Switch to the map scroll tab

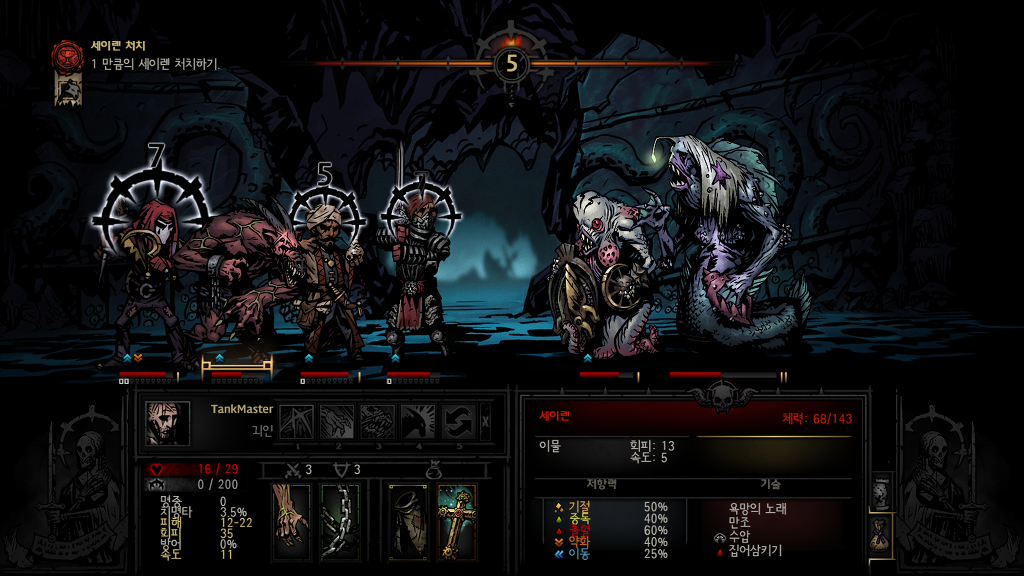pos(881,492)
